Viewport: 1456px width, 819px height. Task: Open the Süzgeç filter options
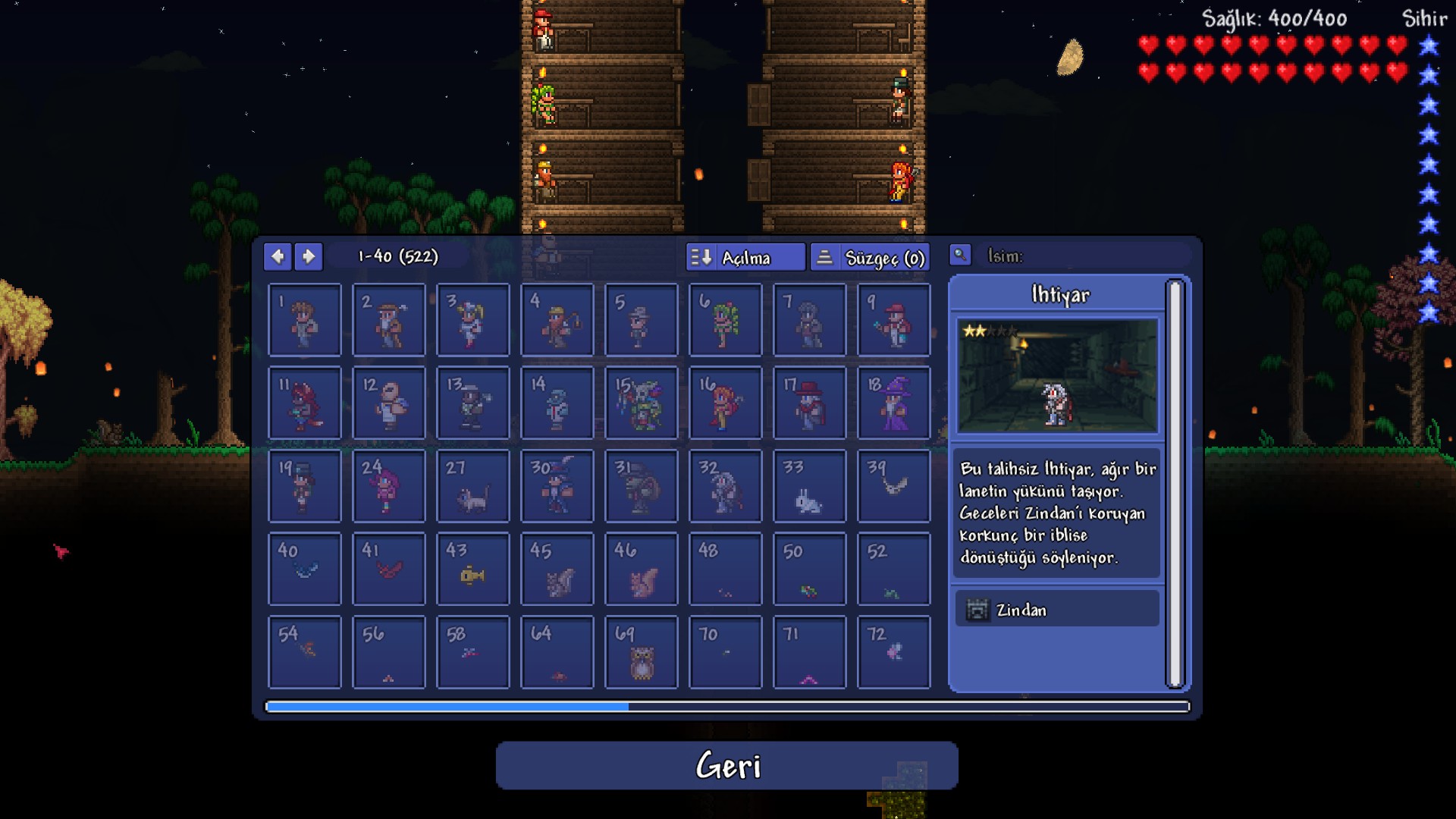click(x=870, y=257)
